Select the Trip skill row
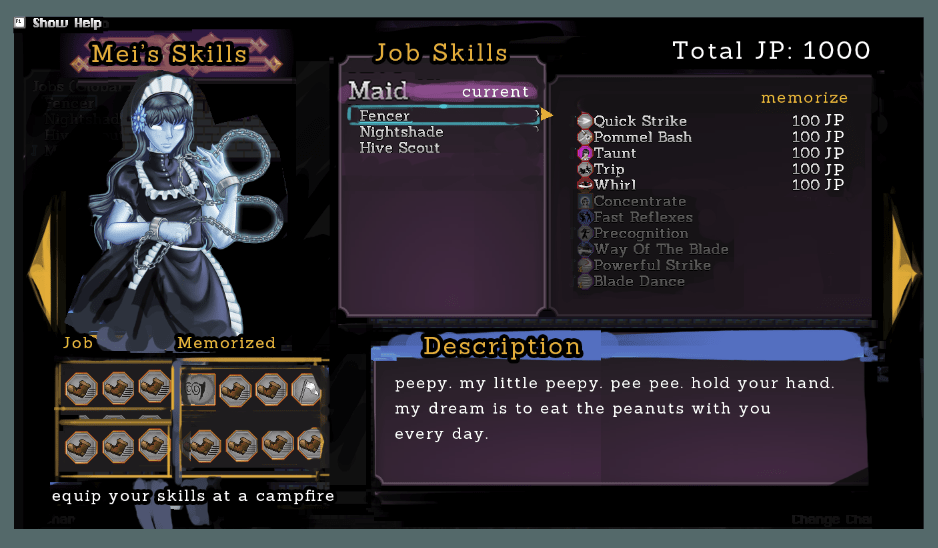This screenshot has height=548, width=938. 608,169
